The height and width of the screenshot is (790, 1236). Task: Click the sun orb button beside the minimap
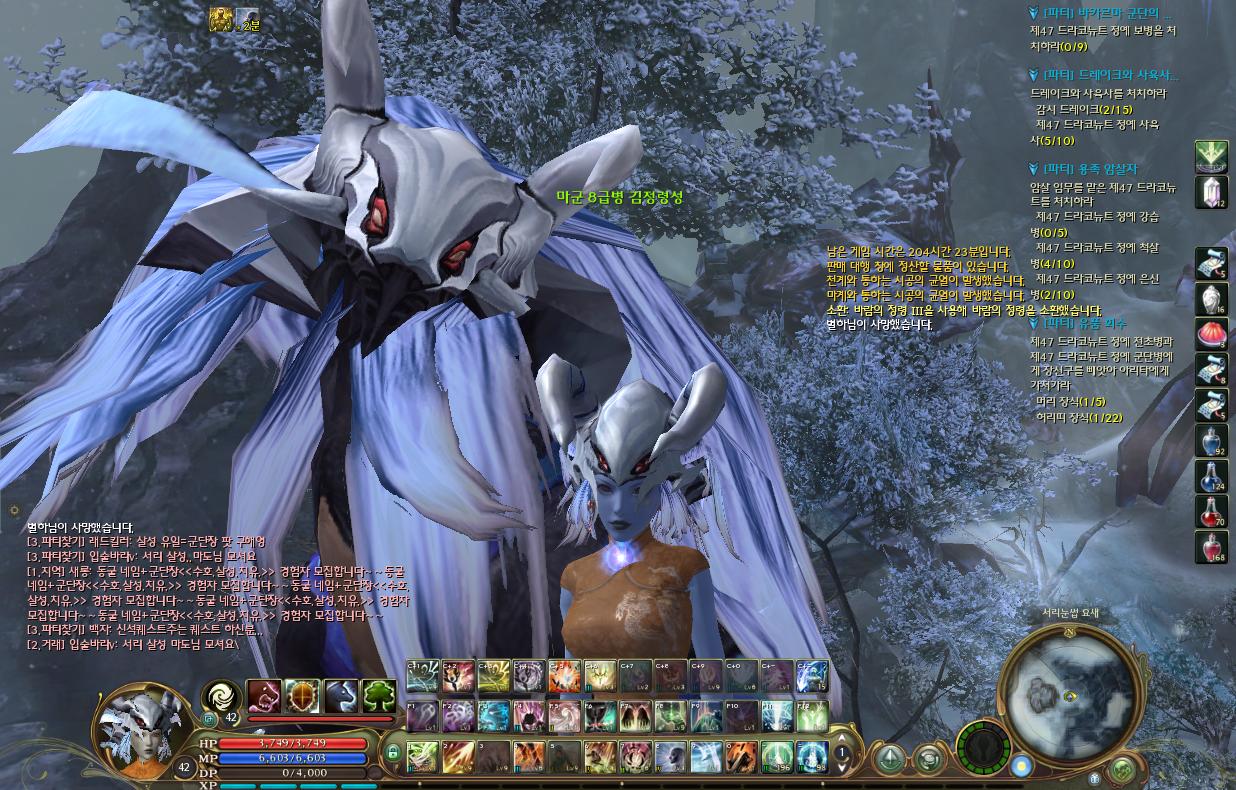pyautogui.click(x=1020, y=767)
